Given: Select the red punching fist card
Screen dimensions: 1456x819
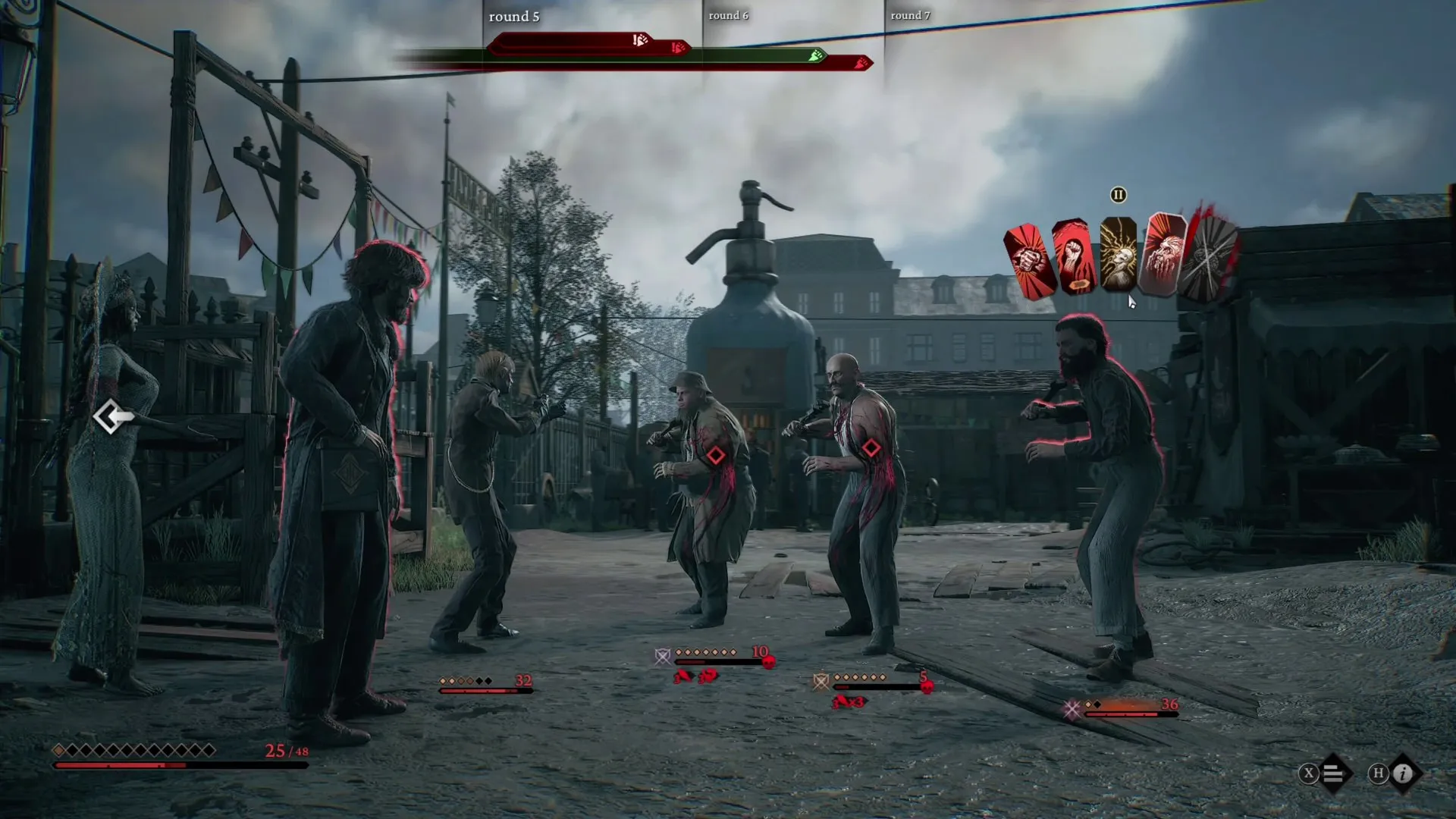Looking at the screenshot, I should coord(1029,261).
